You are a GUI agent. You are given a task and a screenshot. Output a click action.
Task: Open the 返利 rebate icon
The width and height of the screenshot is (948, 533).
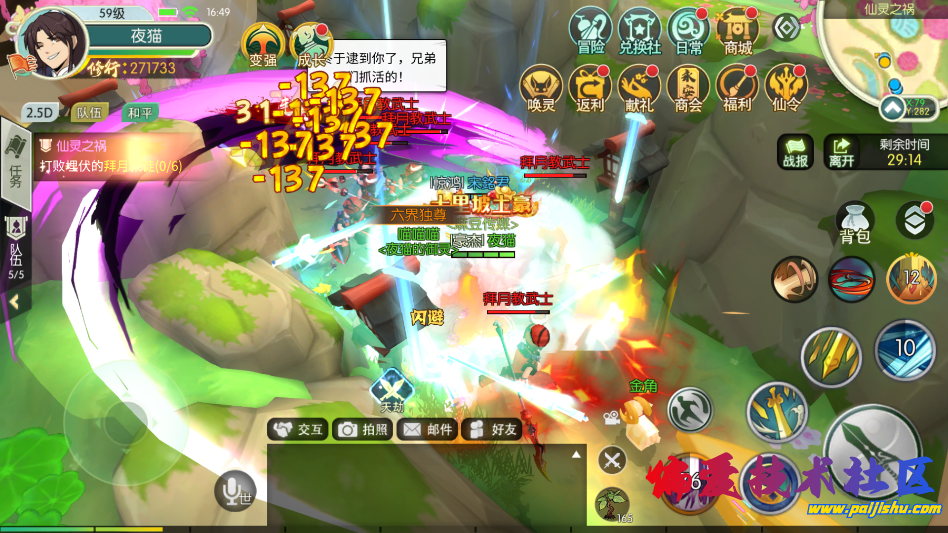tap(590, 87)
